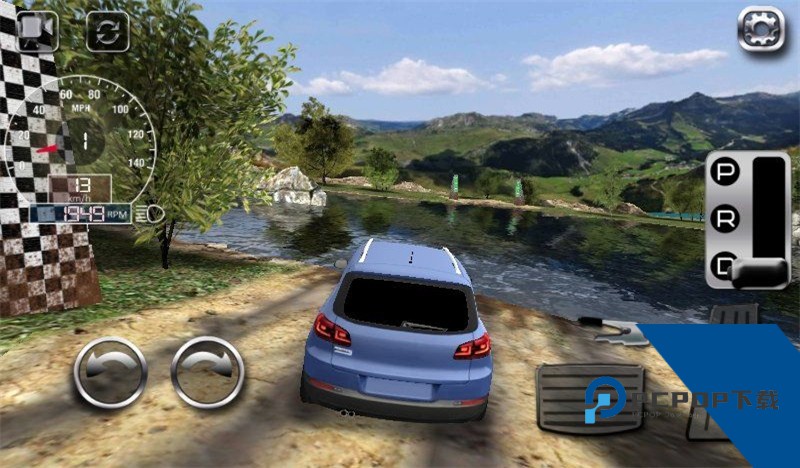Viewport: 800px width, 468px height.
Task: Steer left with the left arrow button
Action: click(x=109, y=372)
